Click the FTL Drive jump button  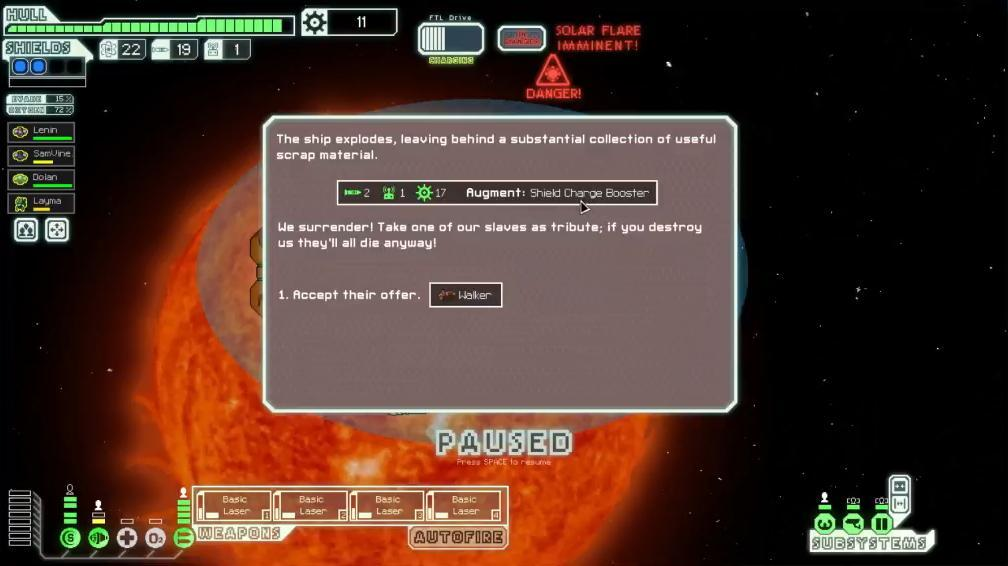click(450, 39)
